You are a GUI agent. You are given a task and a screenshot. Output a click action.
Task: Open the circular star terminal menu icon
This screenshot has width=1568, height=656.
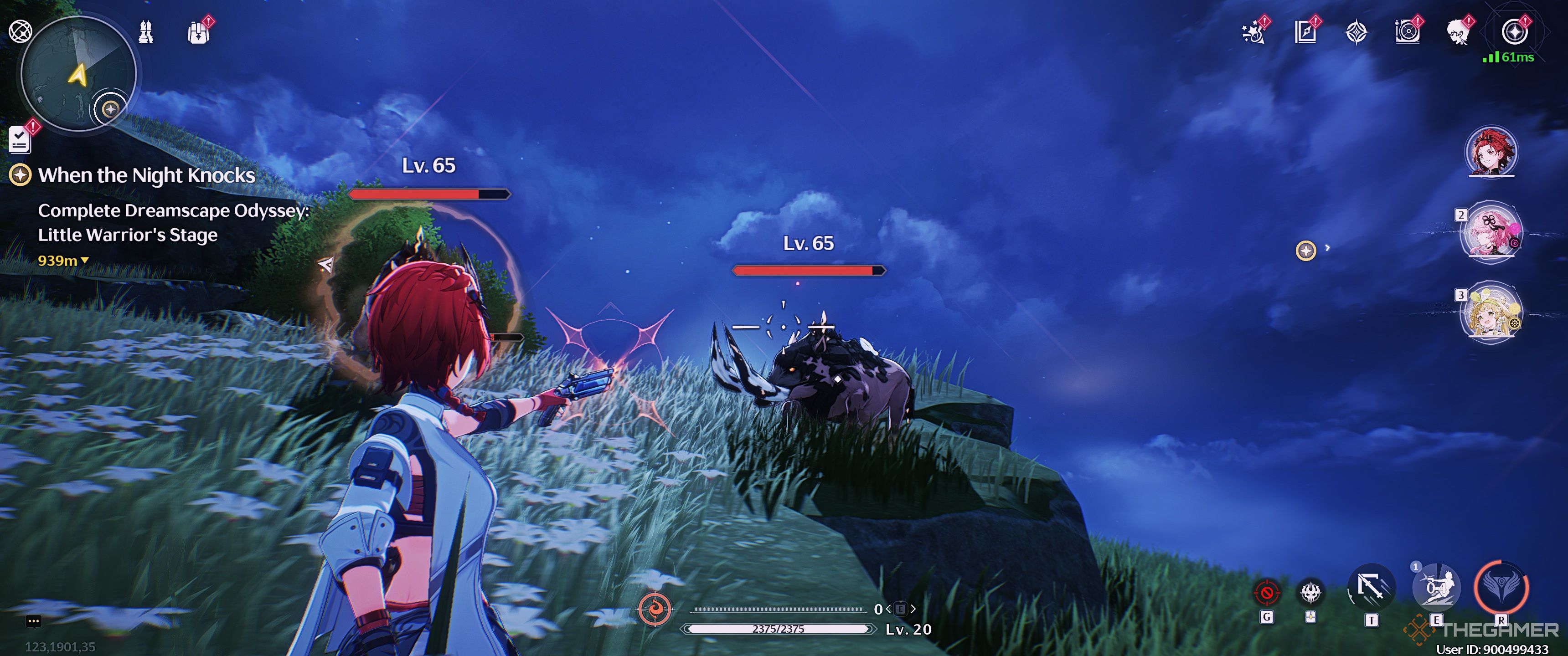(1514, 32)
